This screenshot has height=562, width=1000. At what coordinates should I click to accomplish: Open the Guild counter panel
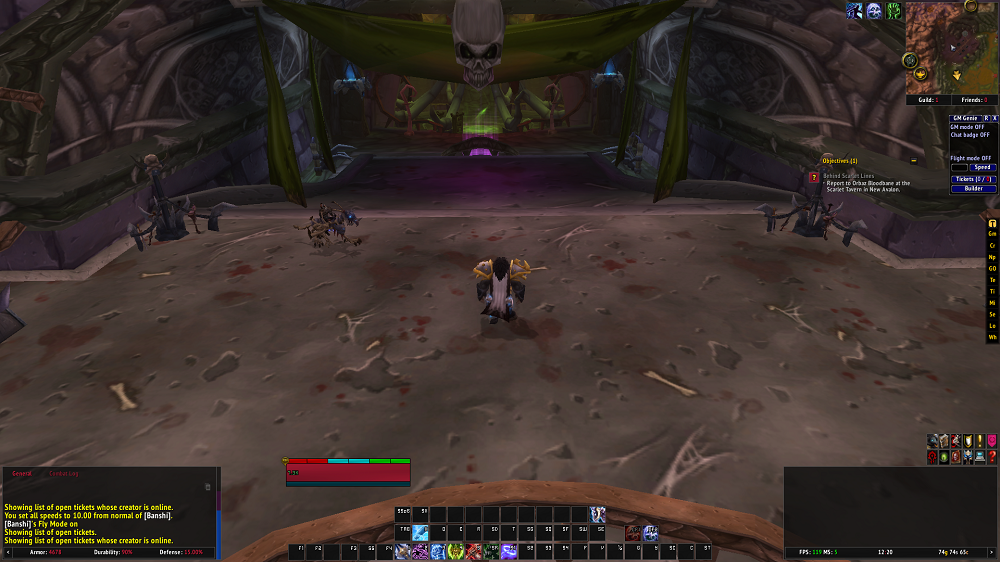[924, 100]
